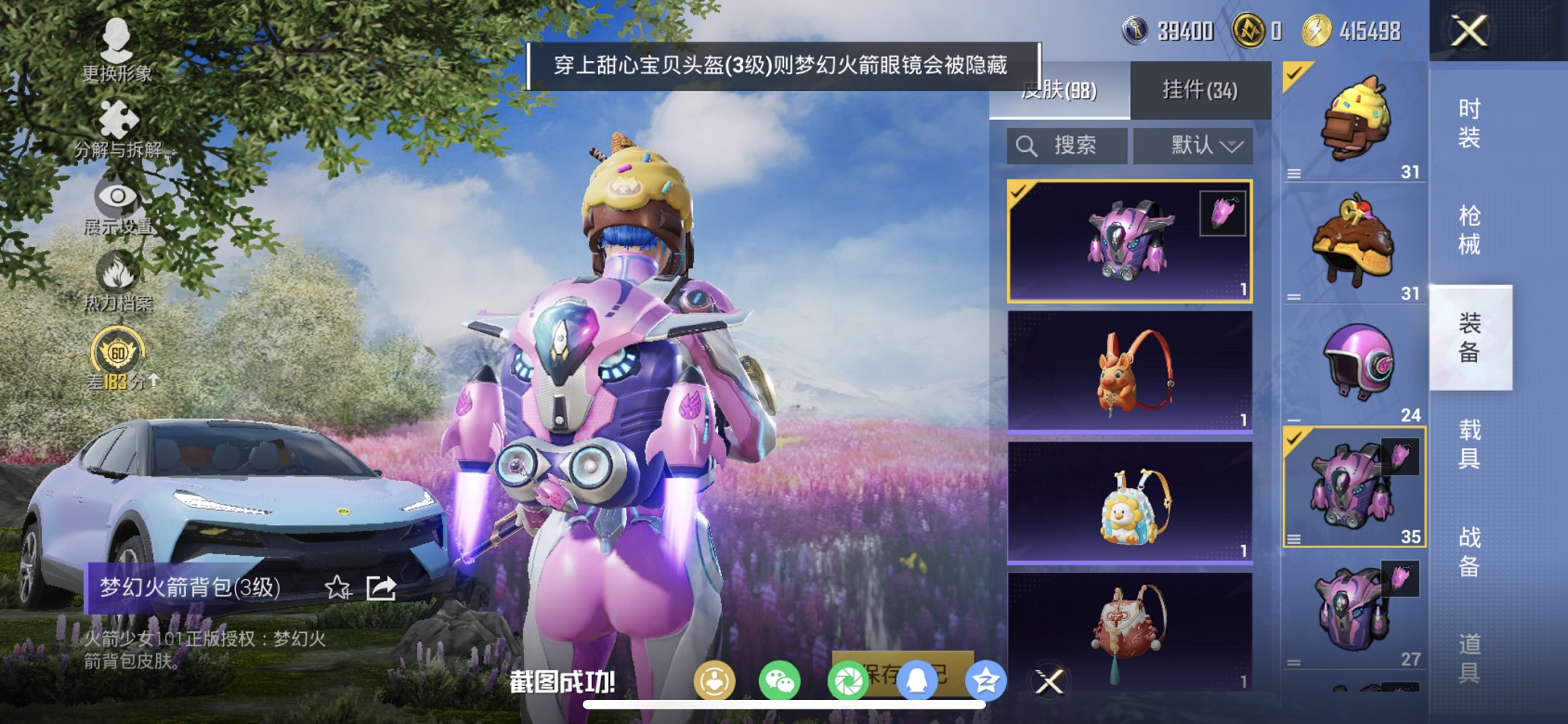The height and width of the screenshot is (724, 1568).
Task: Switch to the 挂件(34) tab
Action: [x=1199, y=89]
